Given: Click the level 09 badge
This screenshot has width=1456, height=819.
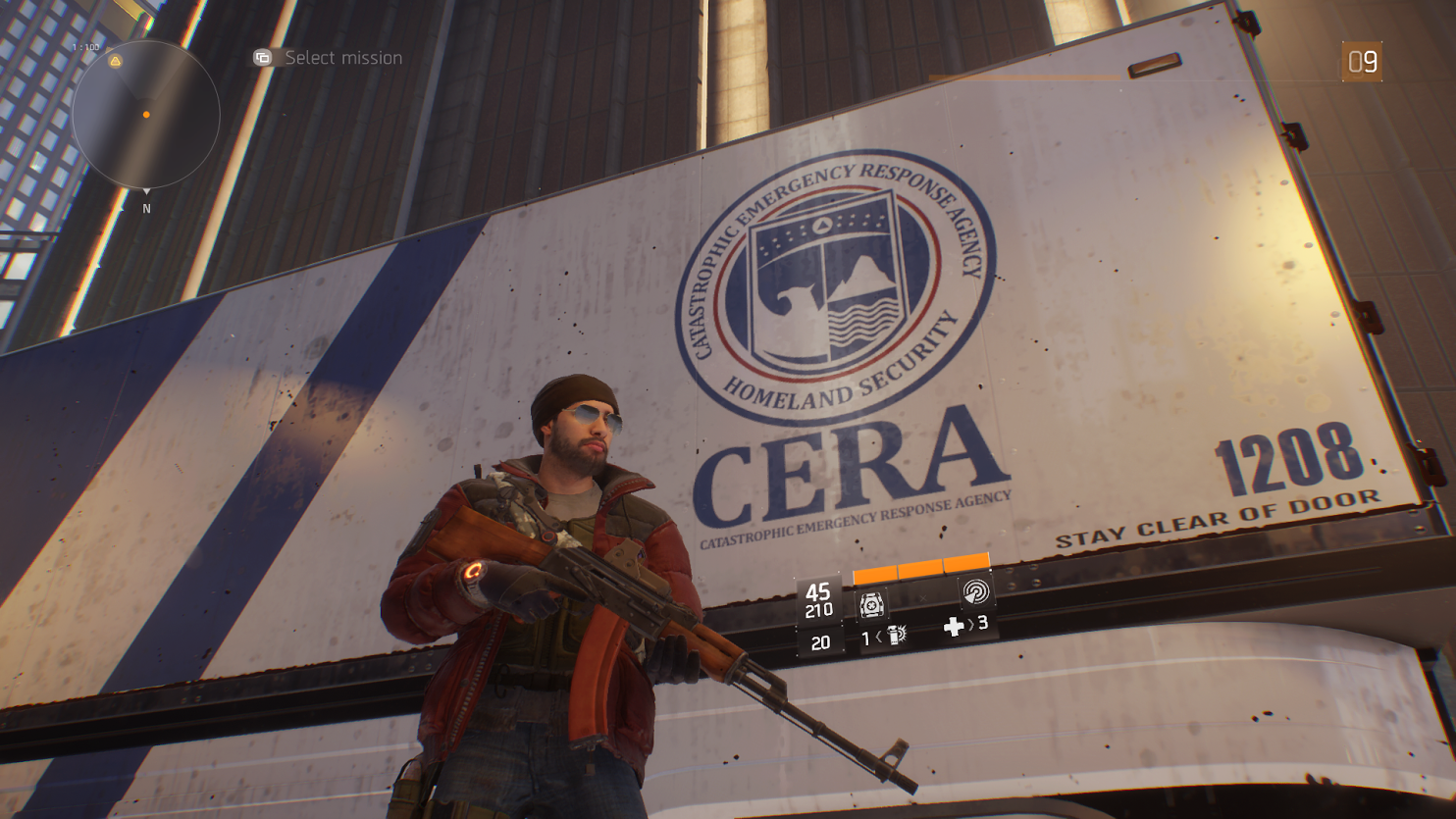Looking at the screenshot, I should pyautogui.click(x=1362, y=62).
